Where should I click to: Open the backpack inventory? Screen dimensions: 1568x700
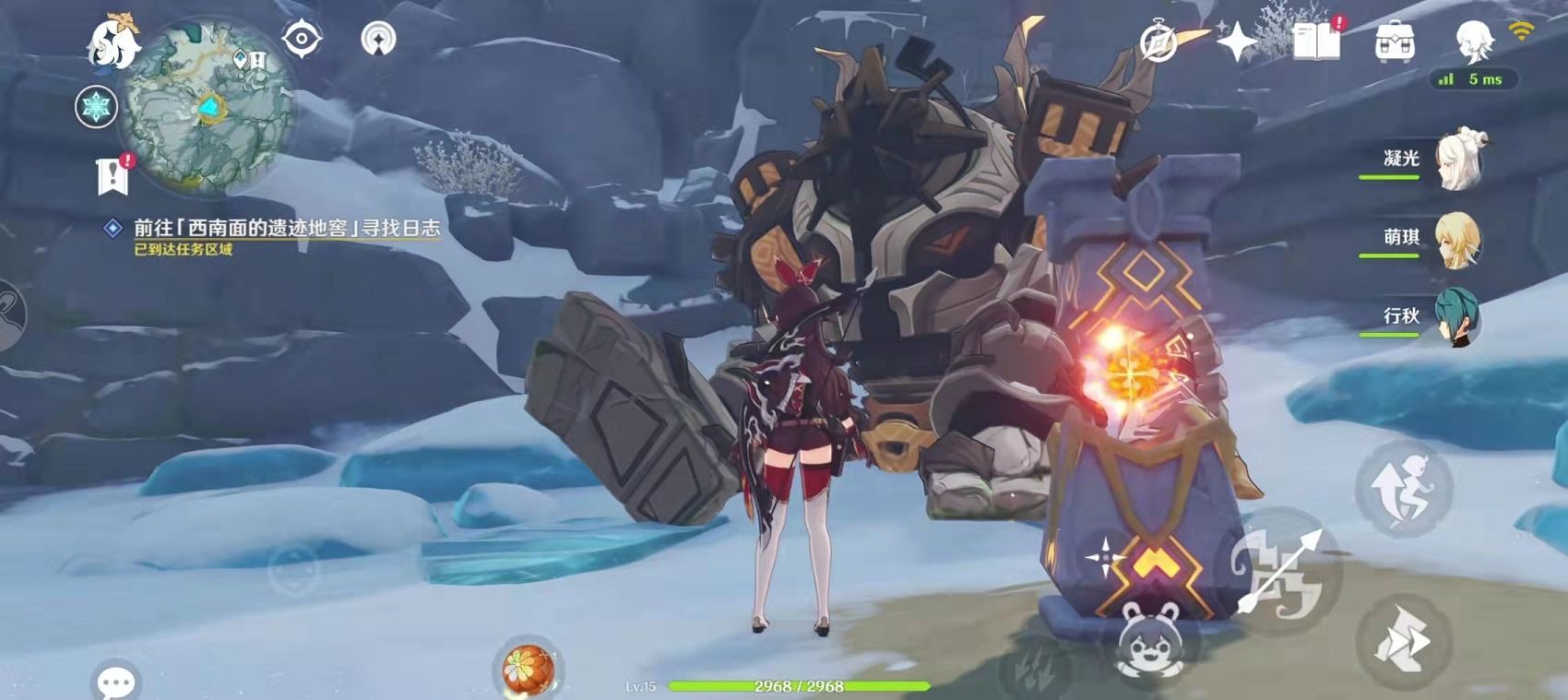1394,42
